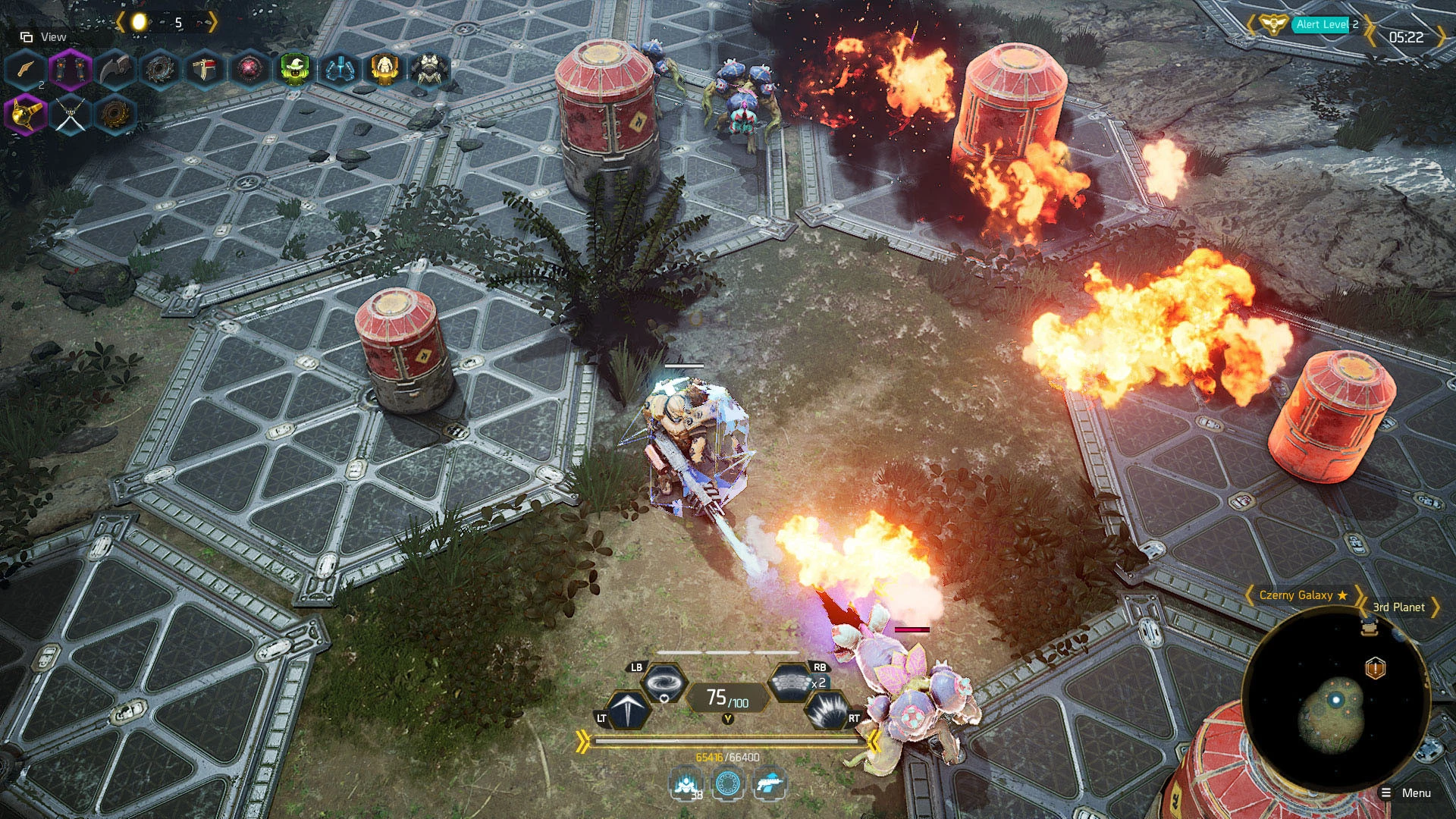Toggle the mech unit slot showing 38
1456x819 pixels.
(686, 785)
